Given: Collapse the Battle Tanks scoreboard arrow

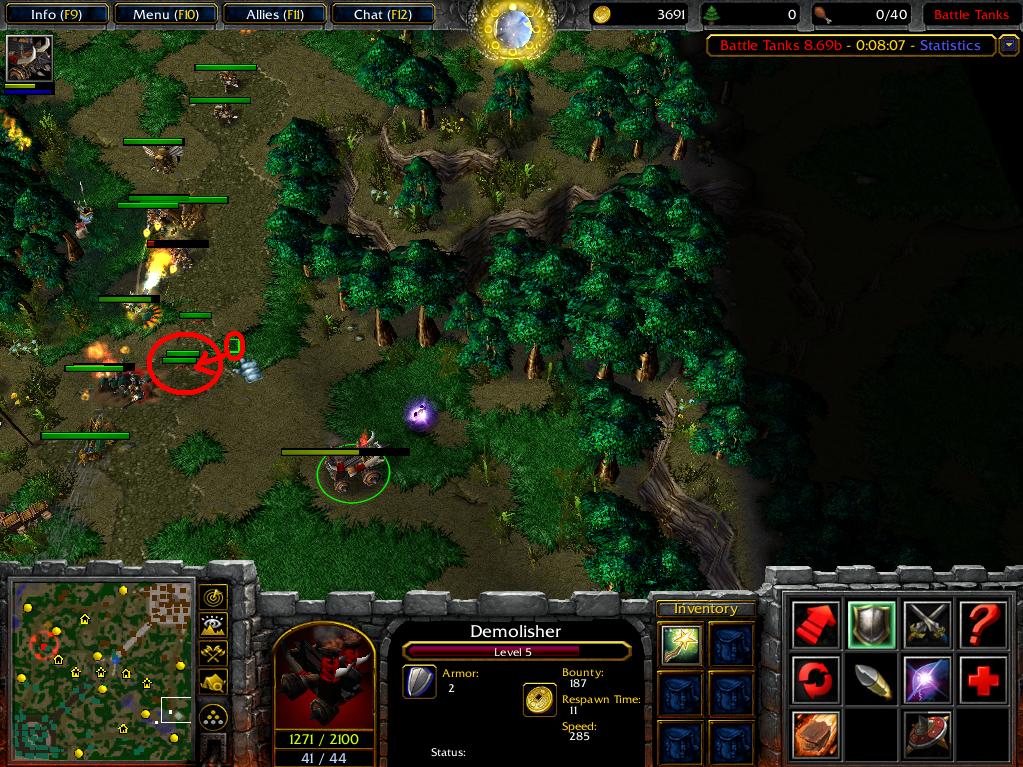Looking at the screenshot, I should pos(1009,45).
